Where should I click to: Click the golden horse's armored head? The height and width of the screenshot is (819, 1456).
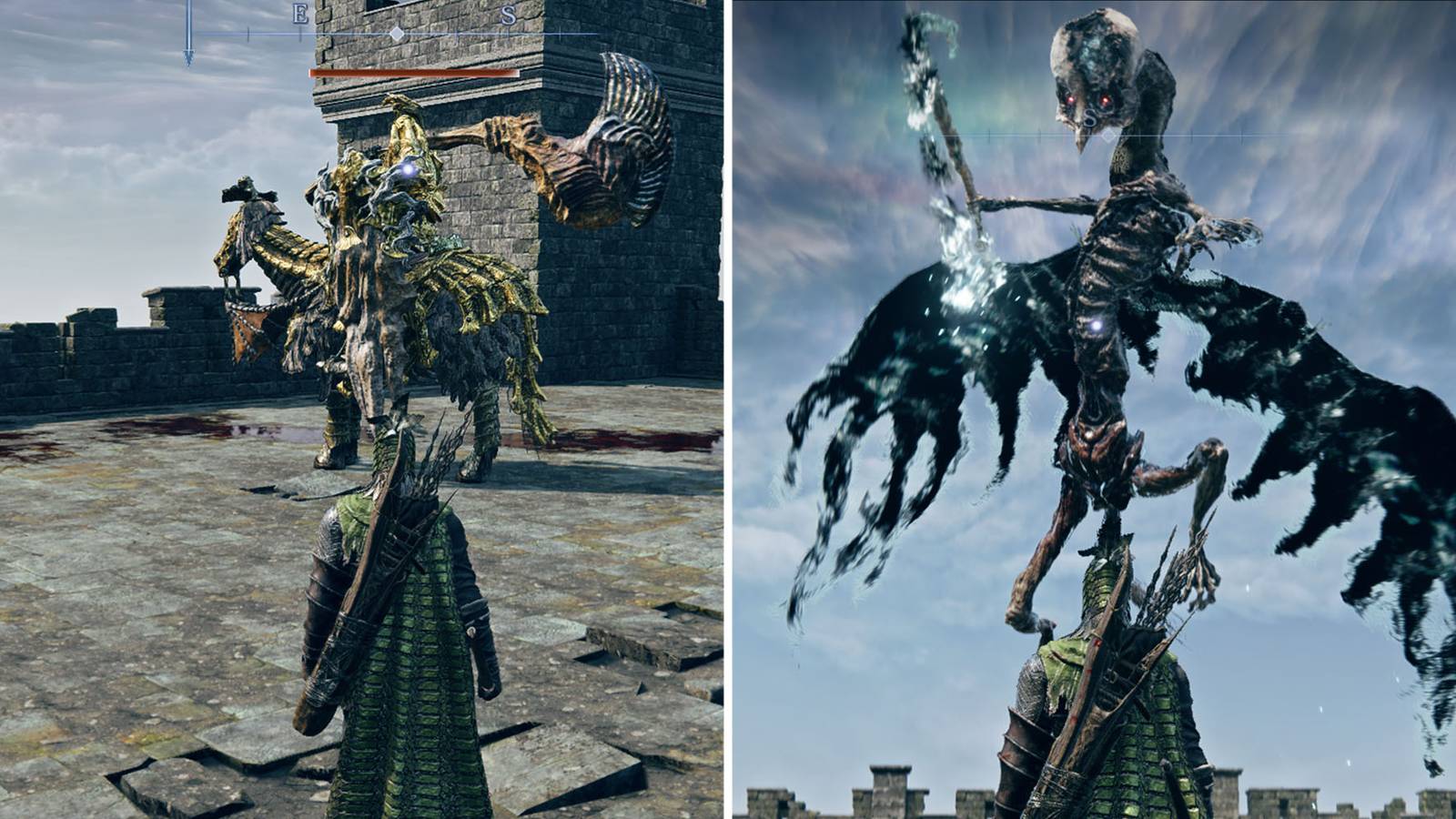[248, 202]
